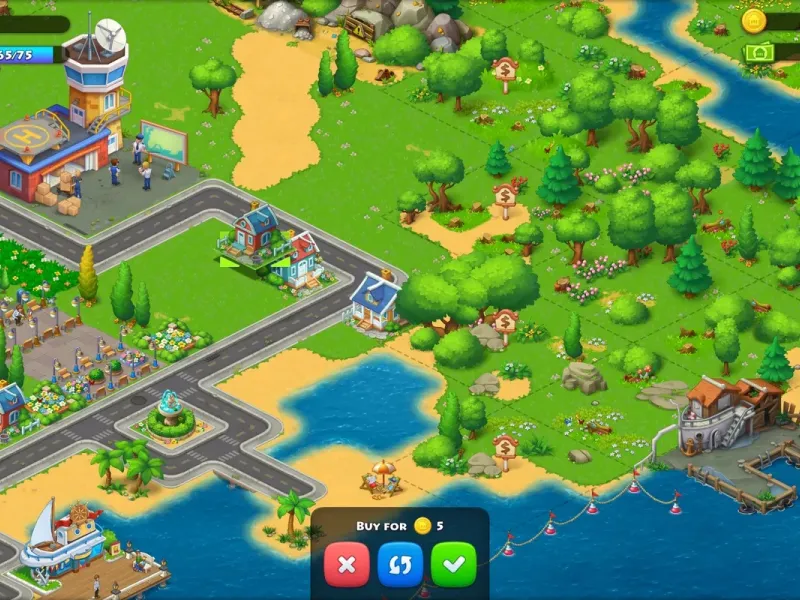Screen dimensions: 800x600
Task: Cancel the purchase with the red X
Action: coord(347,565)
